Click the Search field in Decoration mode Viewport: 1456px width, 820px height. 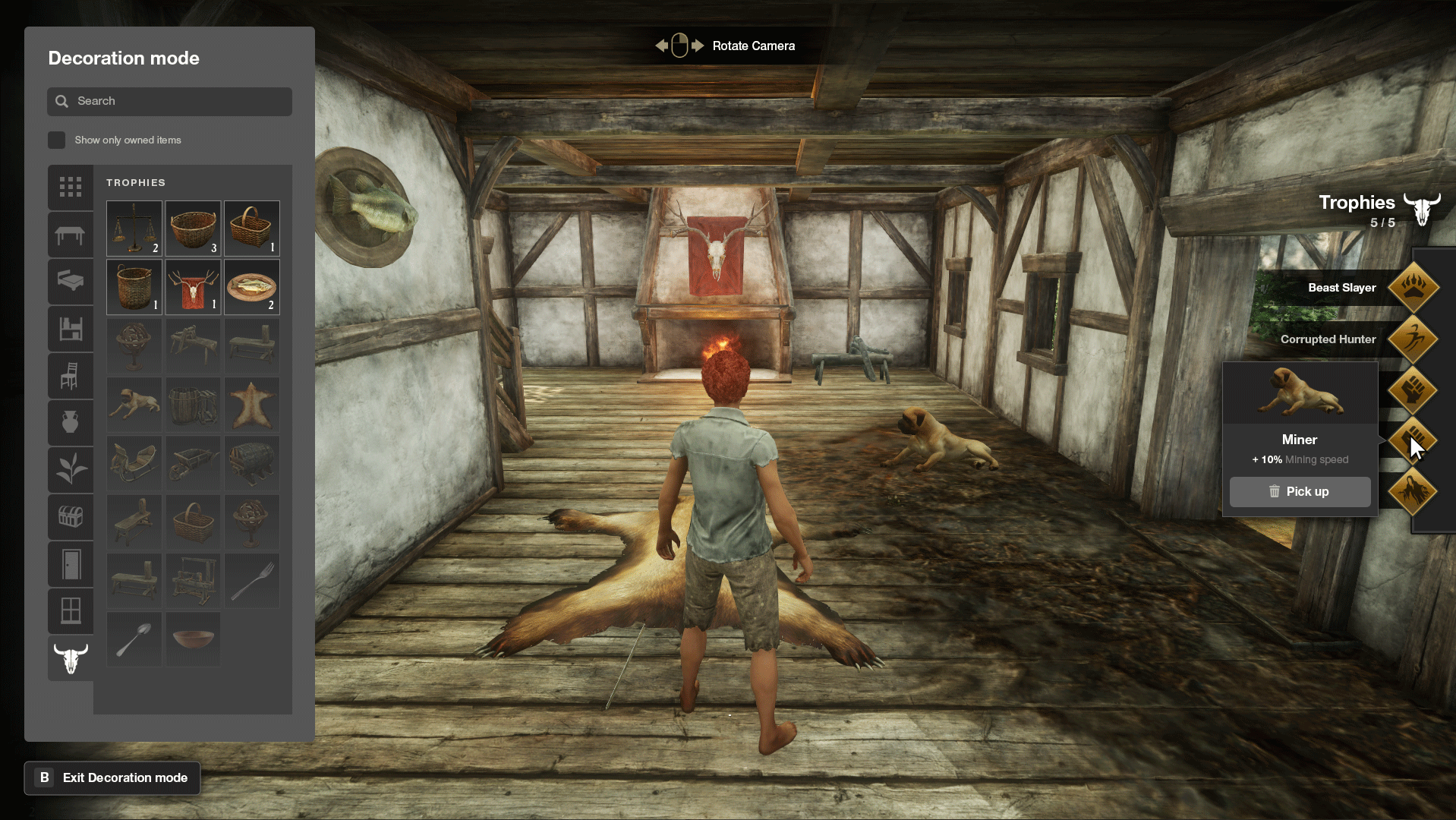(169, 101)
